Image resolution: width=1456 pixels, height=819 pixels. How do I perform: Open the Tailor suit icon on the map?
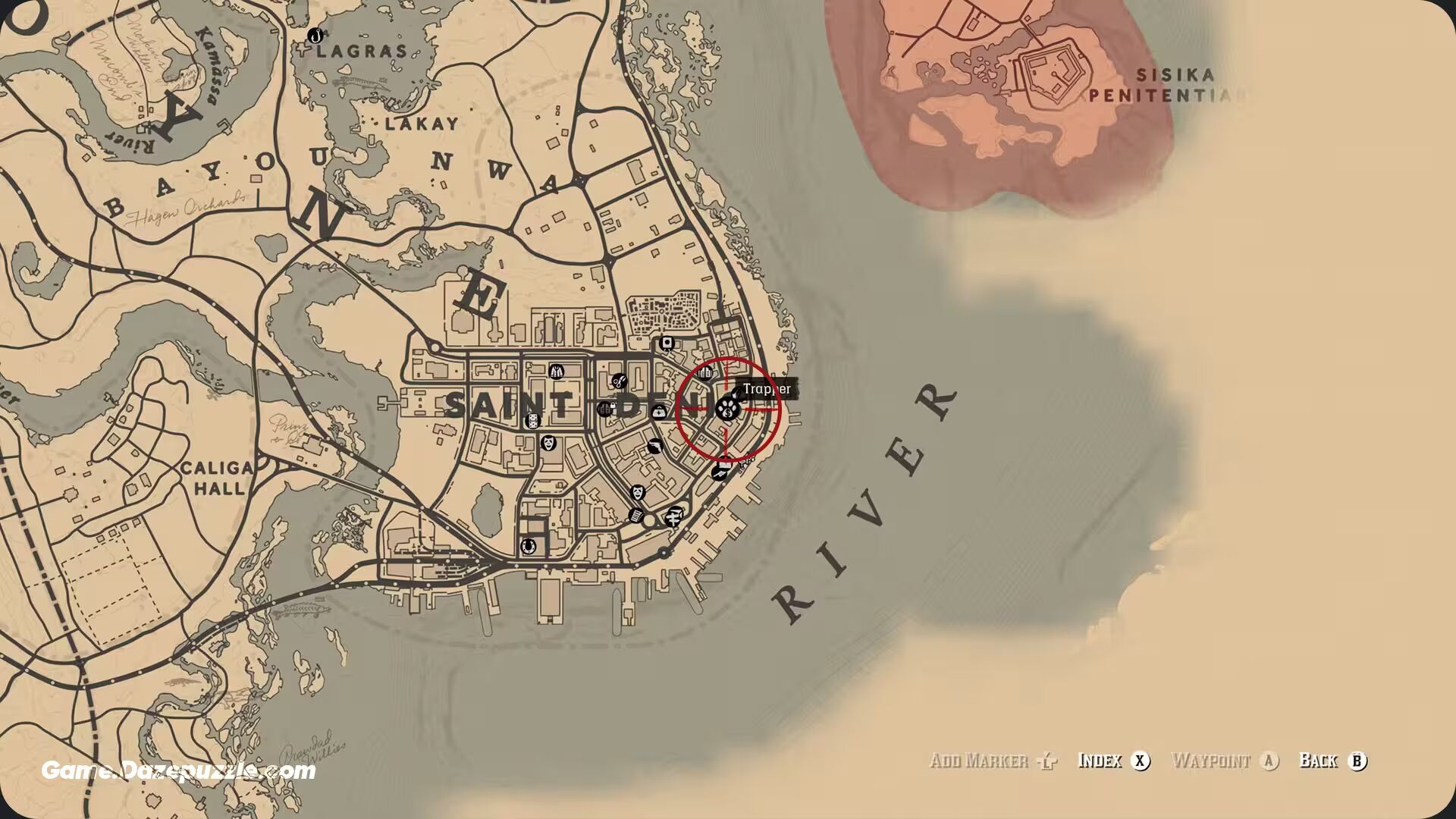point(556,372)
